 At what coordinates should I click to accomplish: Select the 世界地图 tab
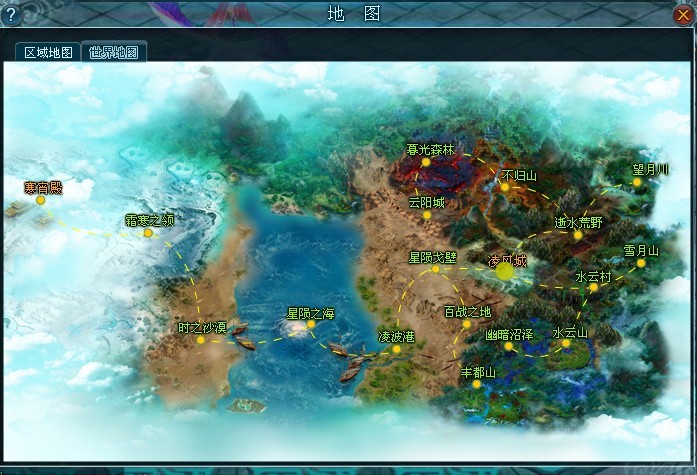tap(114, 53)
